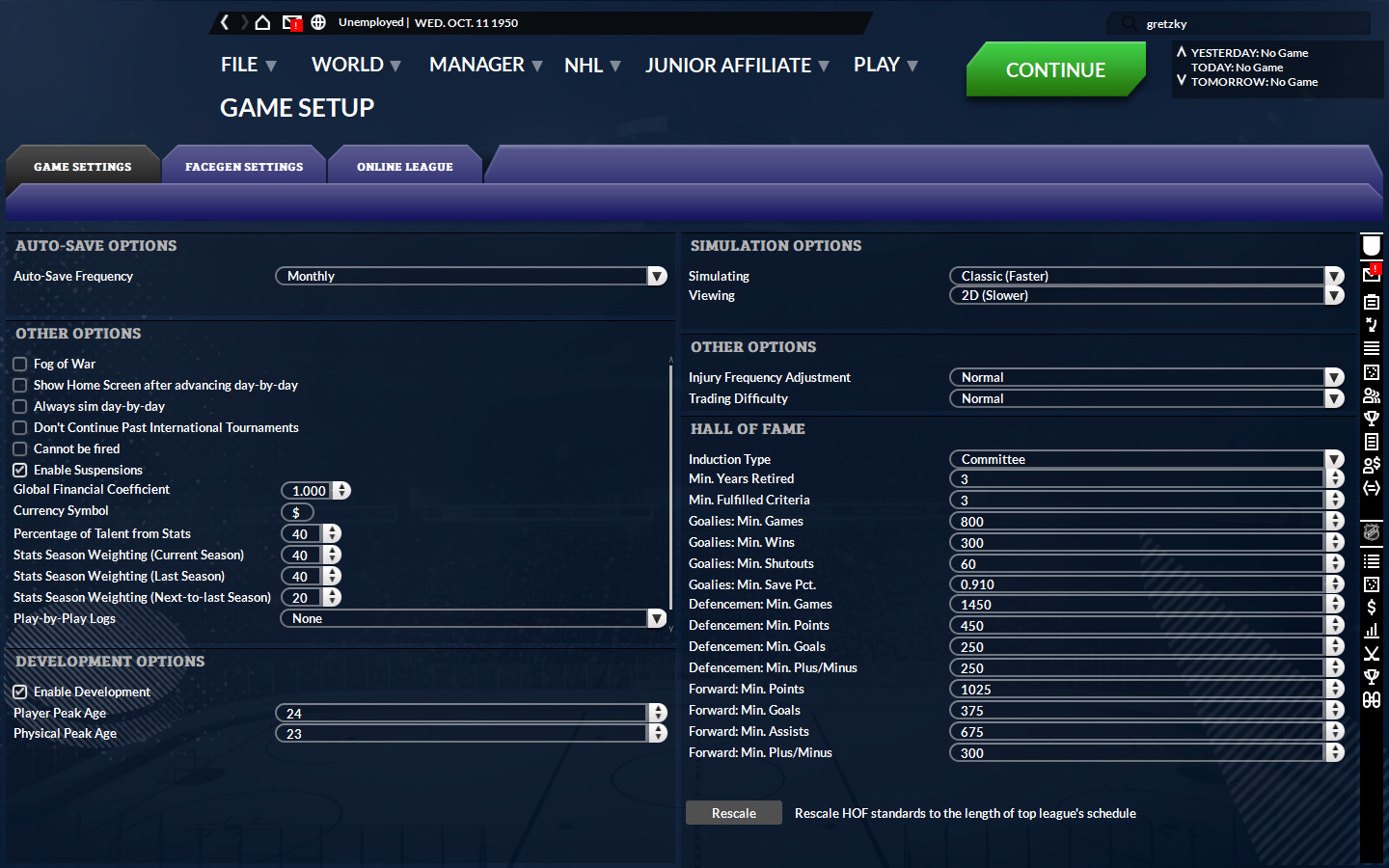Open the crossed hockey sticks icon

(1371, 653)
